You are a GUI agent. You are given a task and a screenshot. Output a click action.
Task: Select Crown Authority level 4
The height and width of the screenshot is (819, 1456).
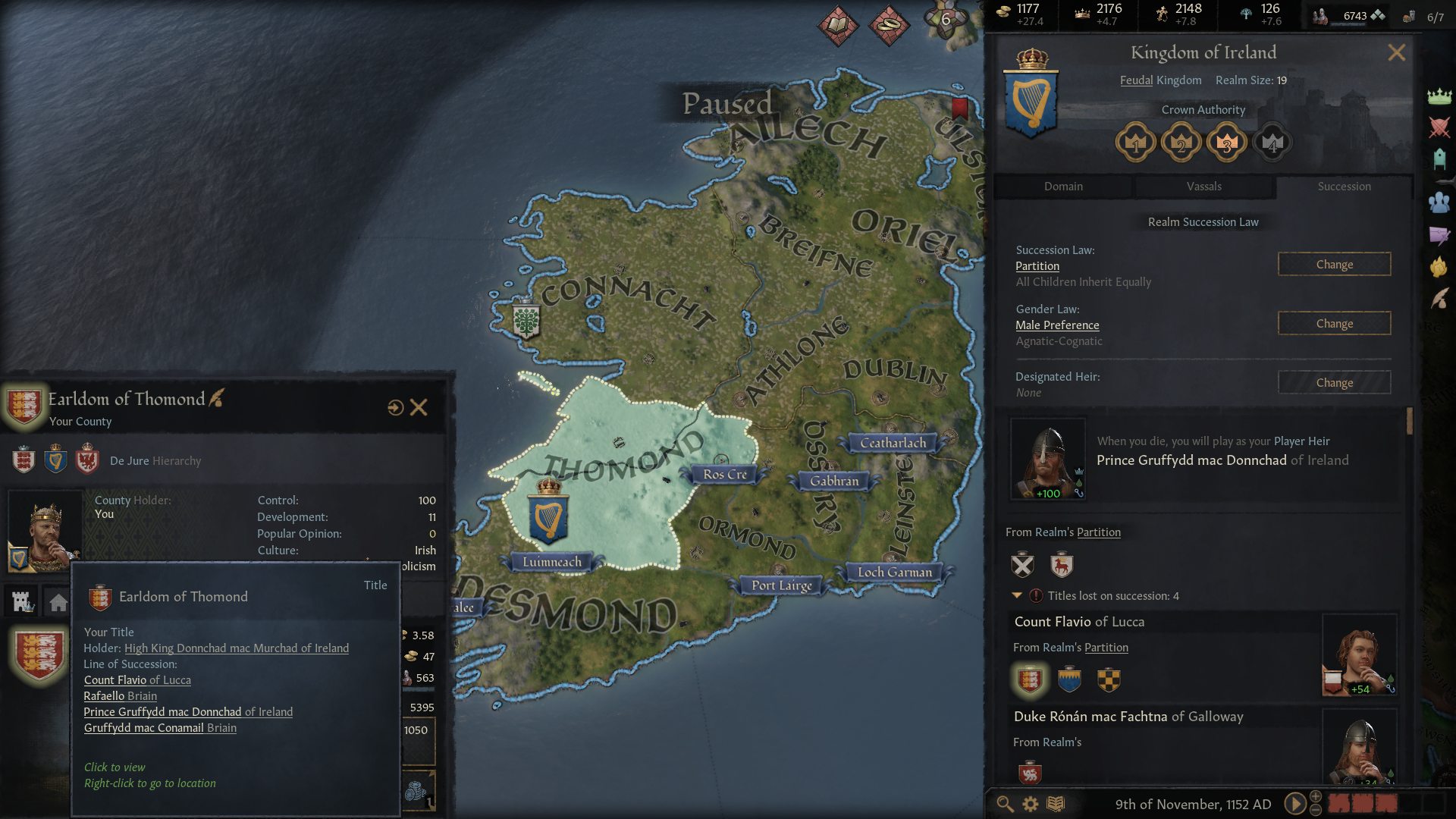(1272, 143)
